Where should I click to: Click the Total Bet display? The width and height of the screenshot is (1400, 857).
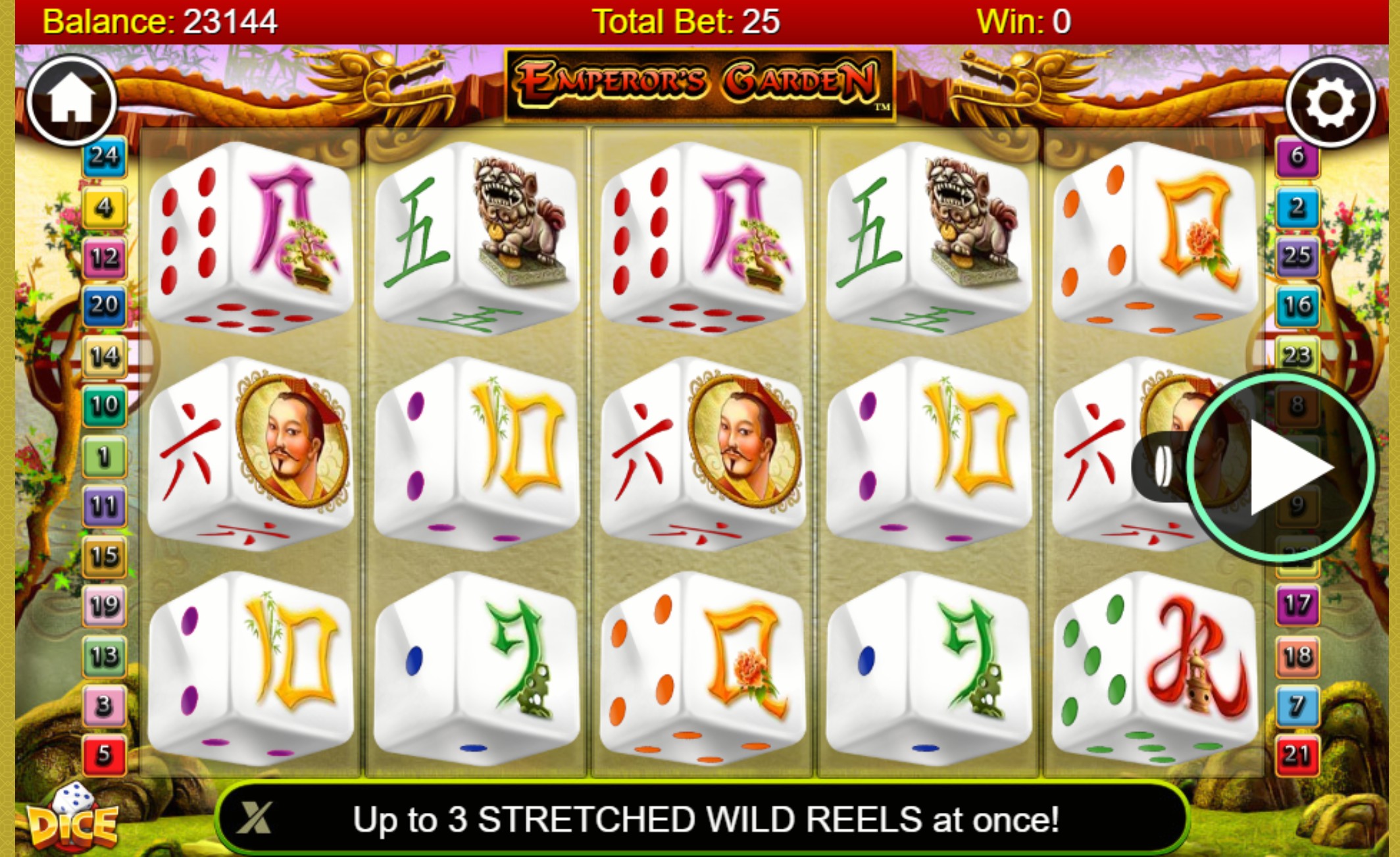point(687,20)
